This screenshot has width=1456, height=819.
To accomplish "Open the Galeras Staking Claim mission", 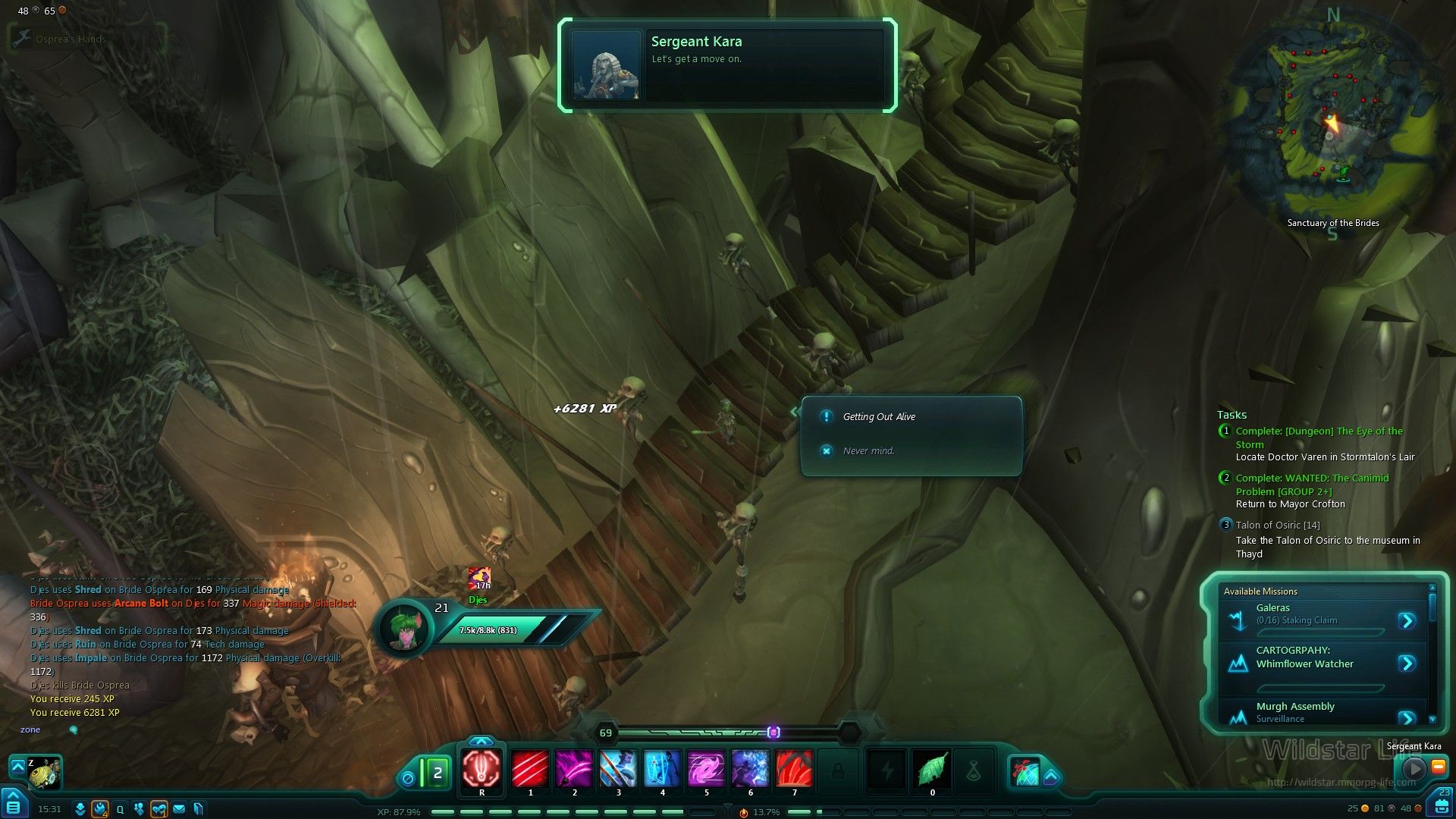I will coord(1407,621).
